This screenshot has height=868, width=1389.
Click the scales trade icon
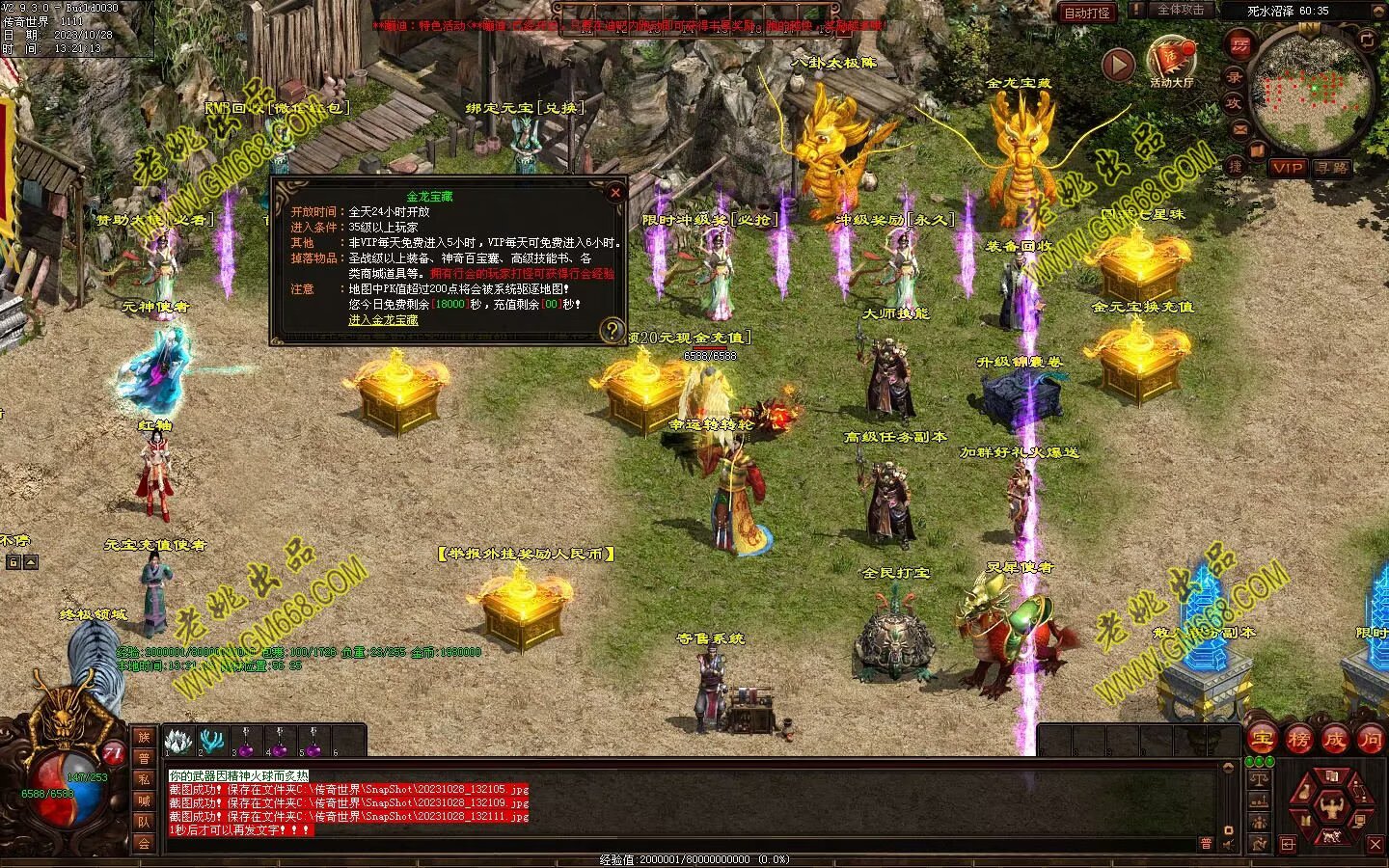click(x=1259, y=779)
